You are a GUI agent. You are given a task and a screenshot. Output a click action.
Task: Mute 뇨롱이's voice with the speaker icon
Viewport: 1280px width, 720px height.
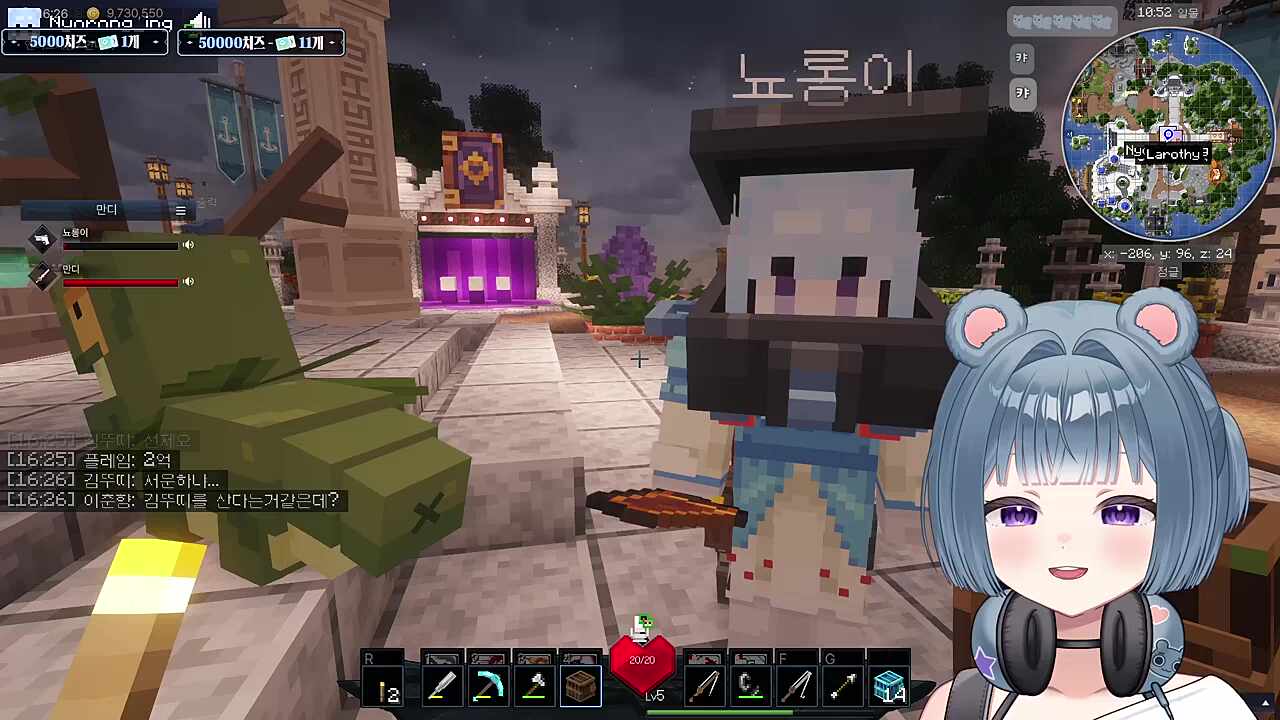tap(188, 245)
